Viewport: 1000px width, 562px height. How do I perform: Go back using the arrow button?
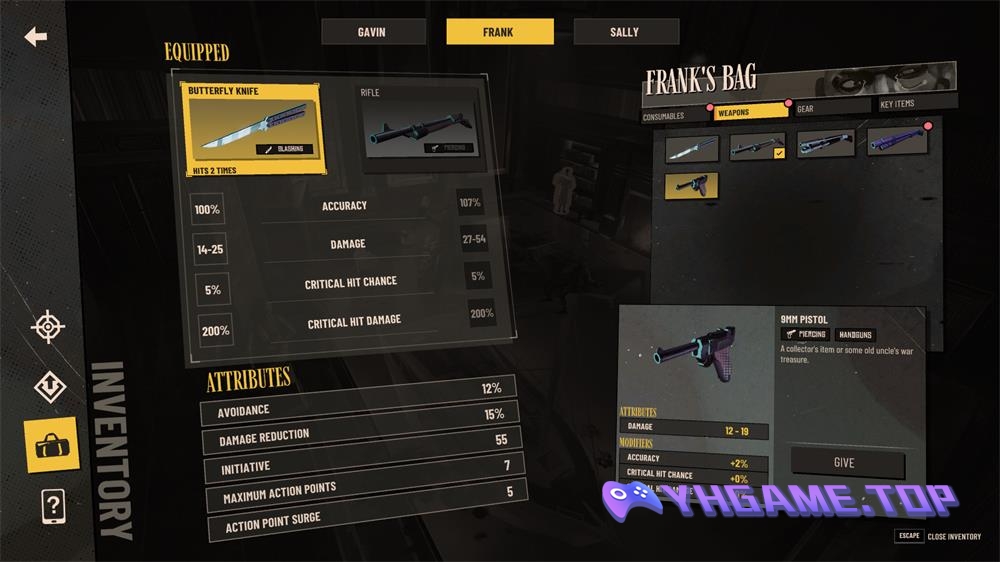pyautogui.click(x=36, y=37)
